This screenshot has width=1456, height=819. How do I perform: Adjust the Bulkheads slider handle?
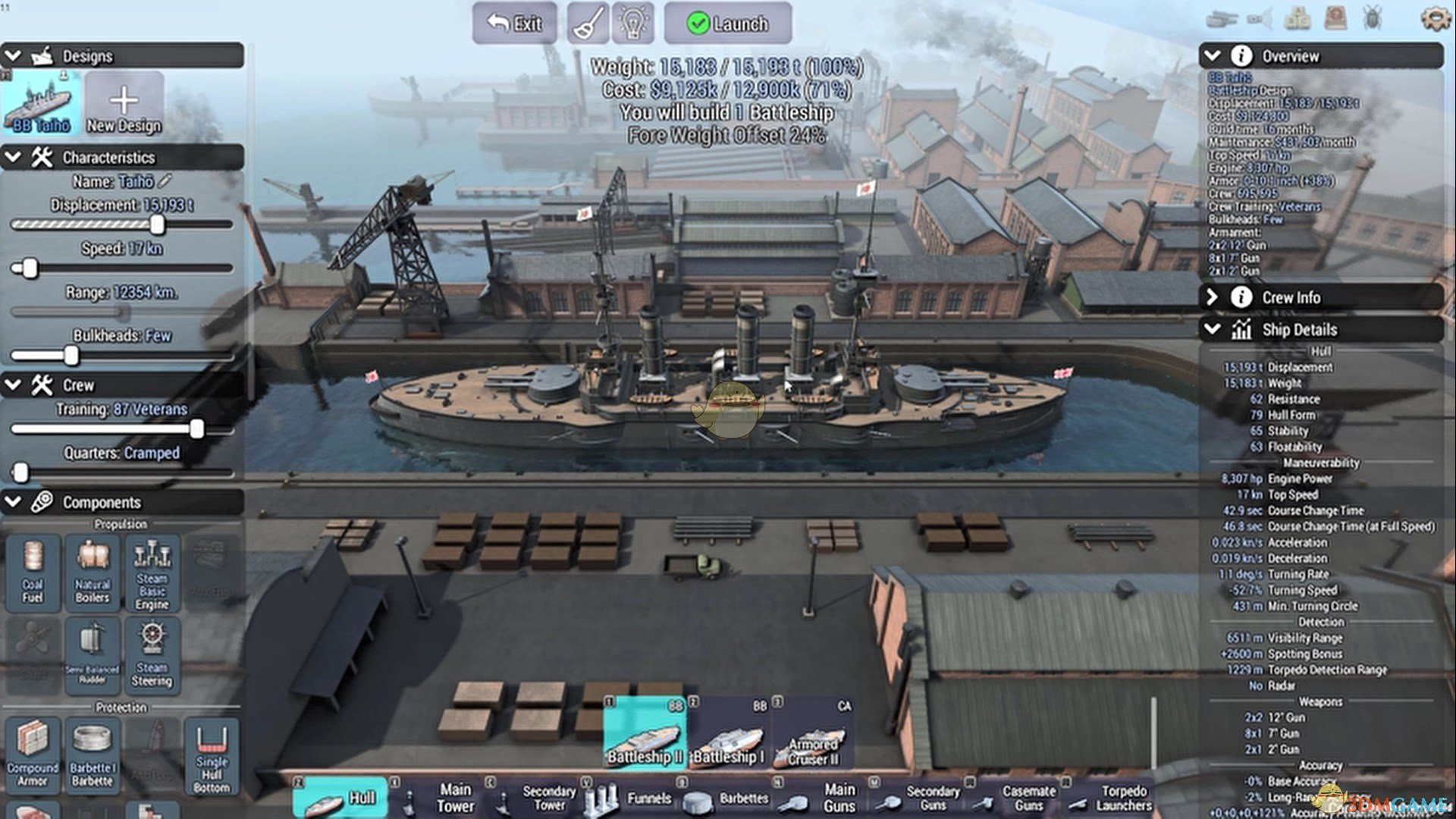71,355
